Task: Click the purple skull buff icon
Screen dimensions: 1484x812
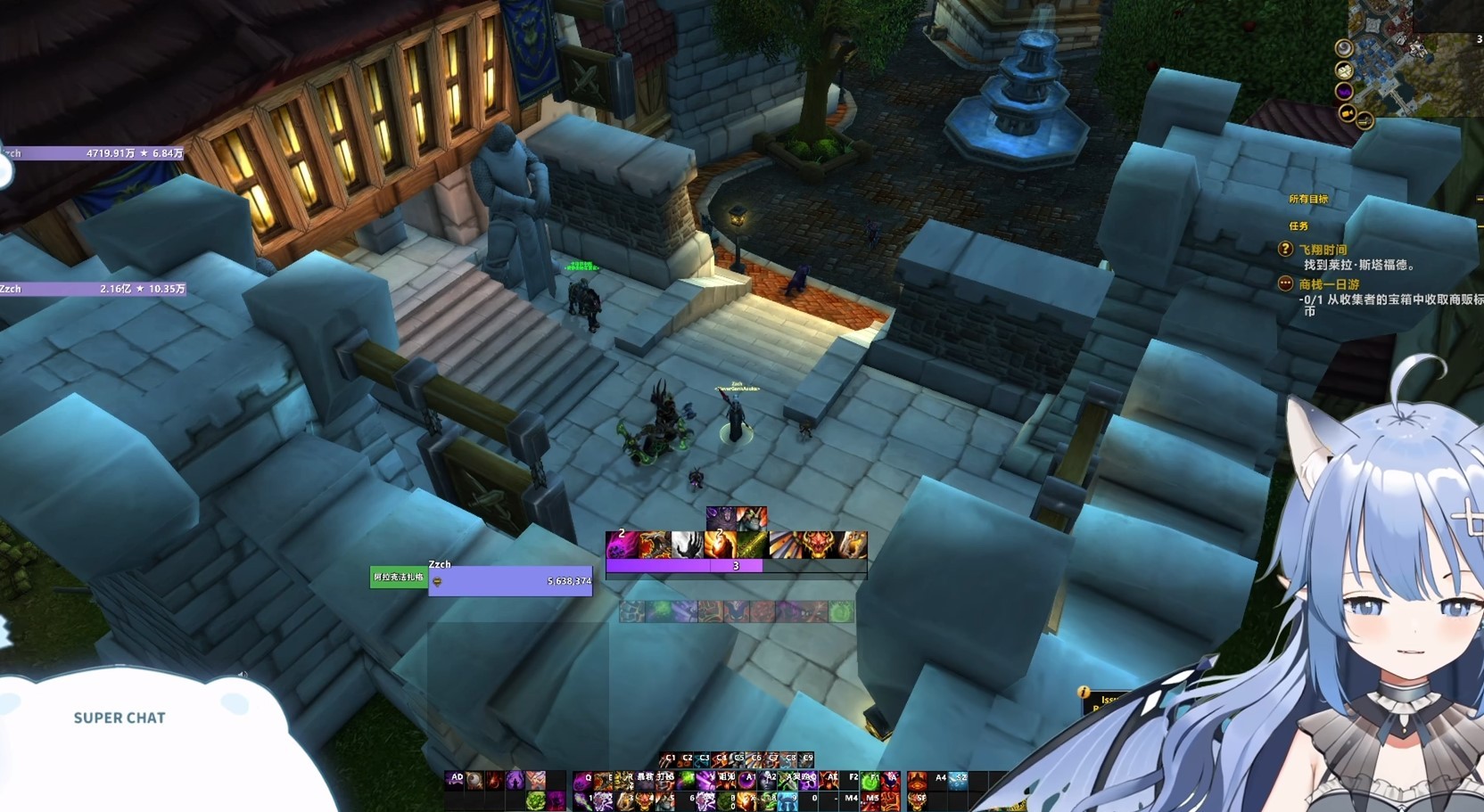Action: point(720,517)
